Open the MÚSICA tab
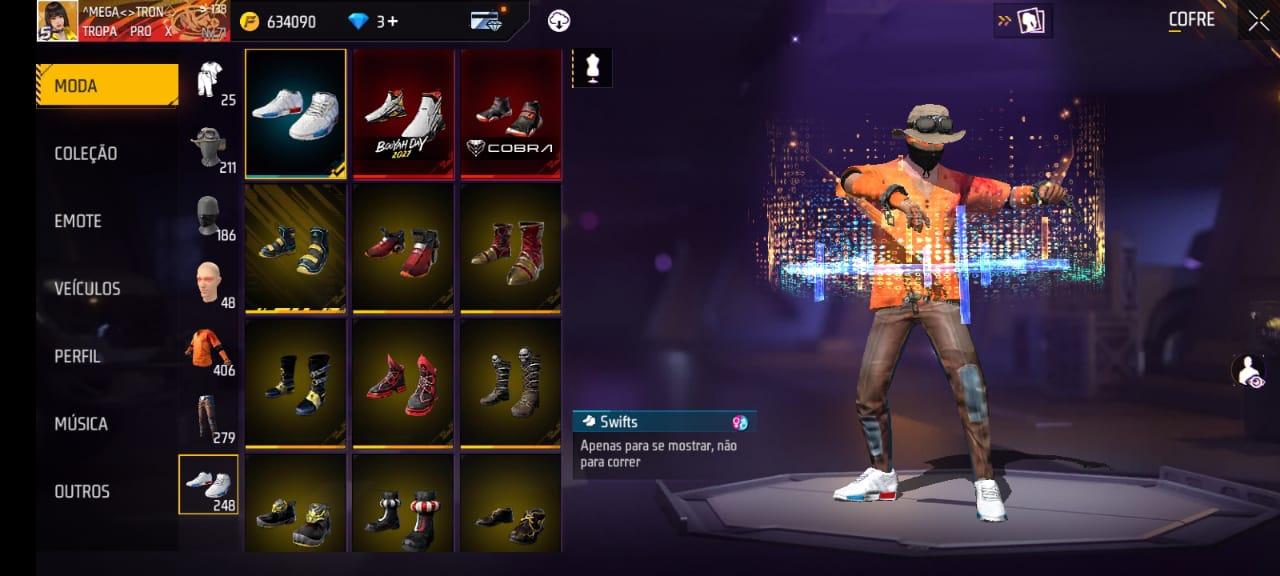The image size is (1280, 576). click(x=81, y=424)
